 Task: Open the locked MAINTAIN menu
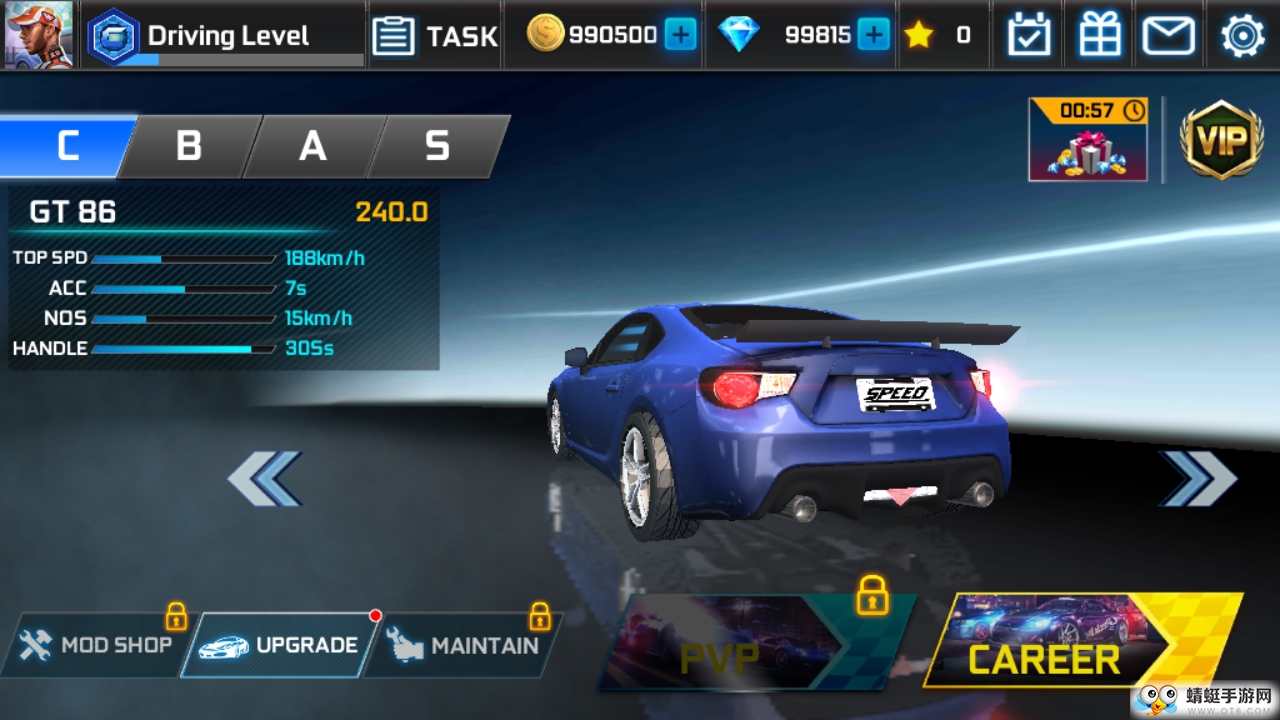pyautogui.click(x=465, y=645)
